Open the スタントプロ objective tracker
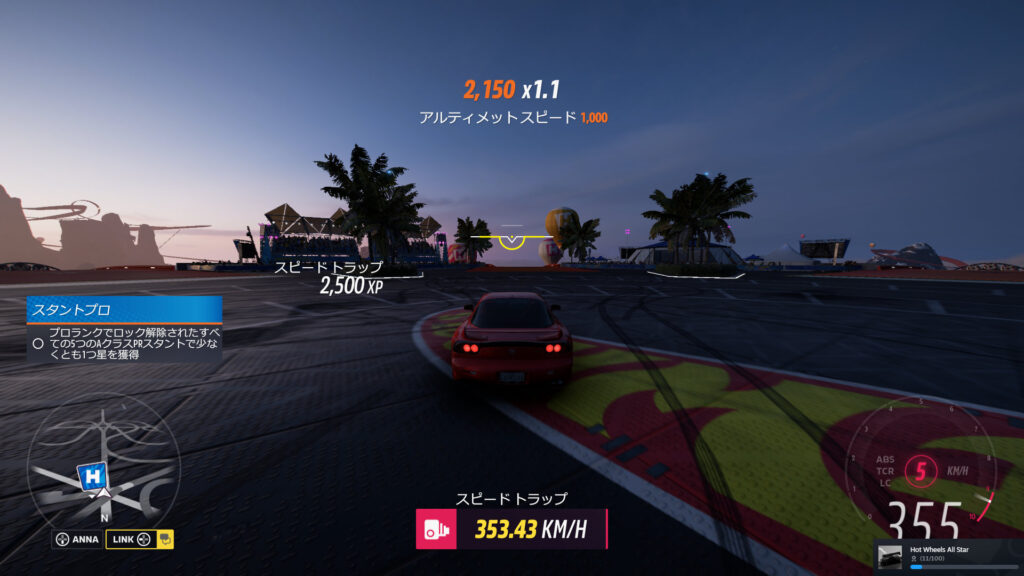The image size is (1024, 576). [x=124, y=310]
